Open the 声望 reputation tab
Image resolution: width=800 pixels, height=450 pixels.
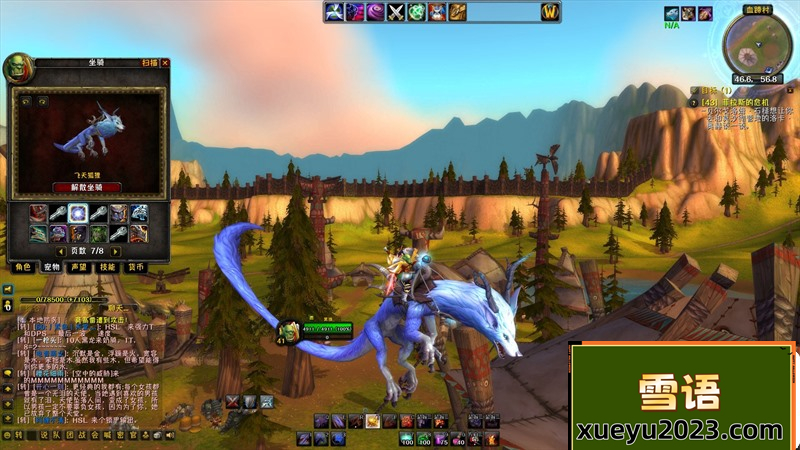click(79, 267)
